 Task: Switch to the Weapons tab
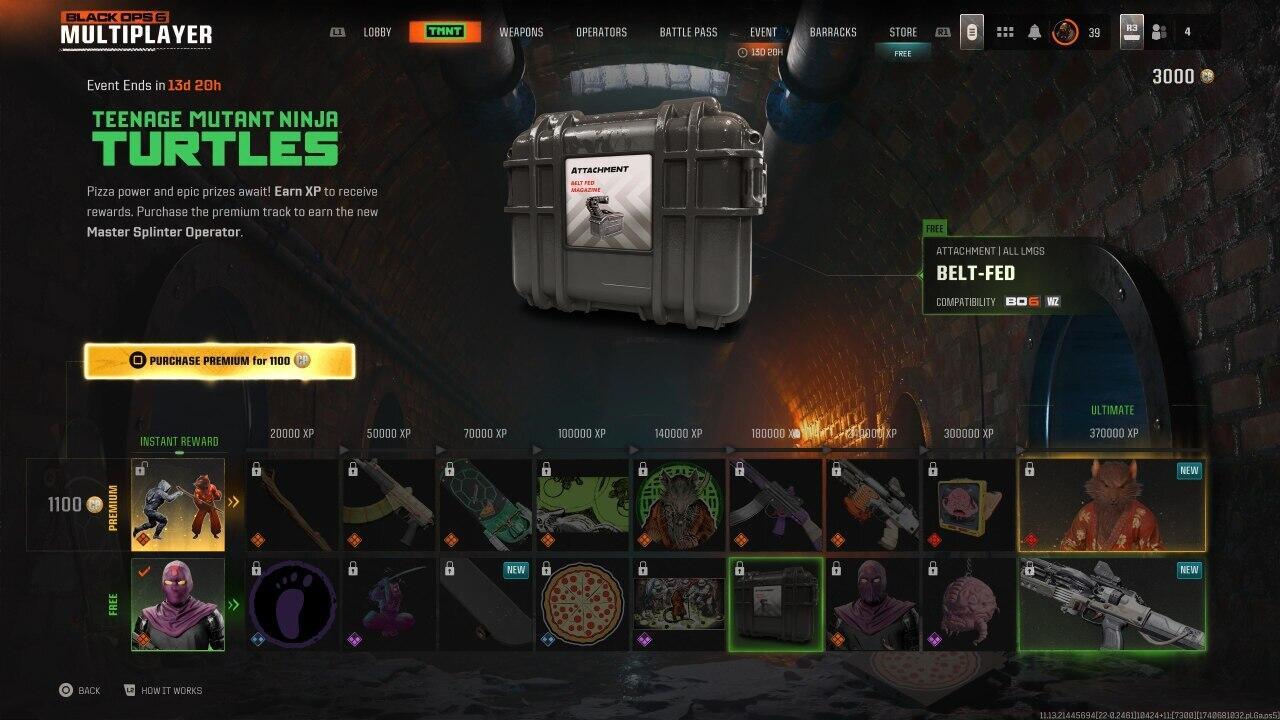pyautogui.click(x=521, y=31)
